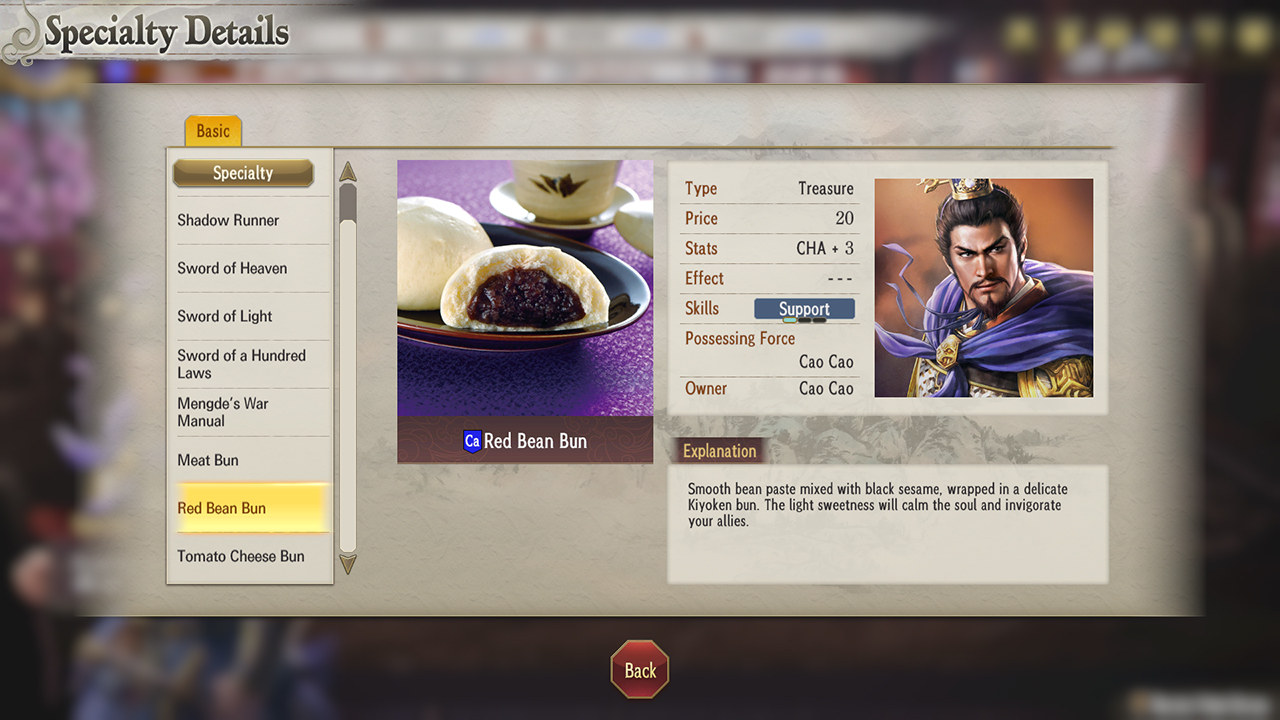Open Mengde's War Manual details

click(x=240, y=412)
